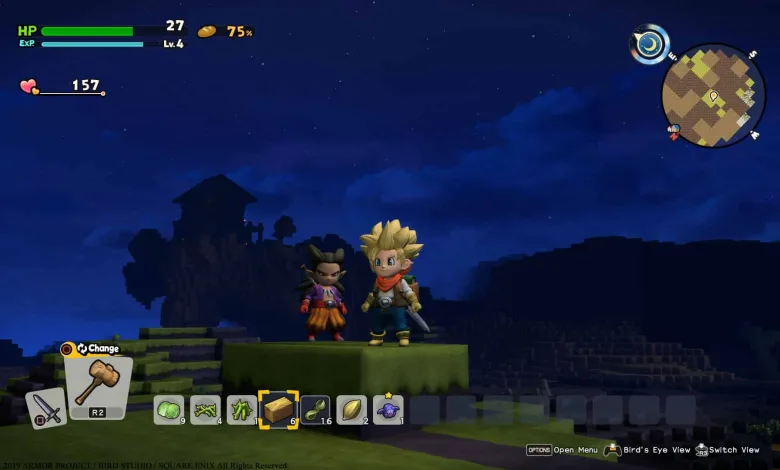780x470 pixels.
Task: Choose the leafy grass hotbar slot
Action: (242, 409)
